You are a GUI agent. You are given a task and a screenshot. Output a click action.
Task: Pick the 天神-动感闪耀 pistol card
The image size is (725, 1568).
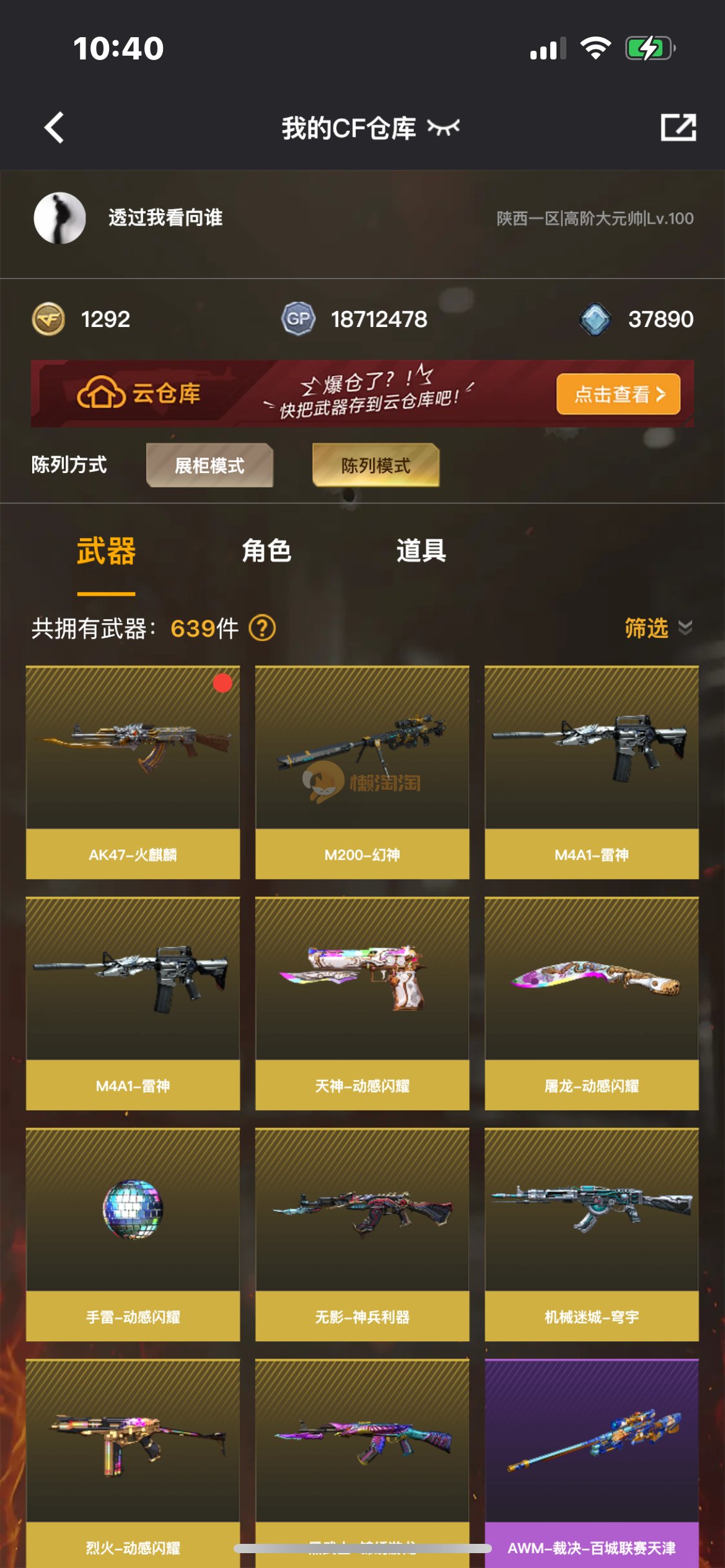[x=362, y=1003]
